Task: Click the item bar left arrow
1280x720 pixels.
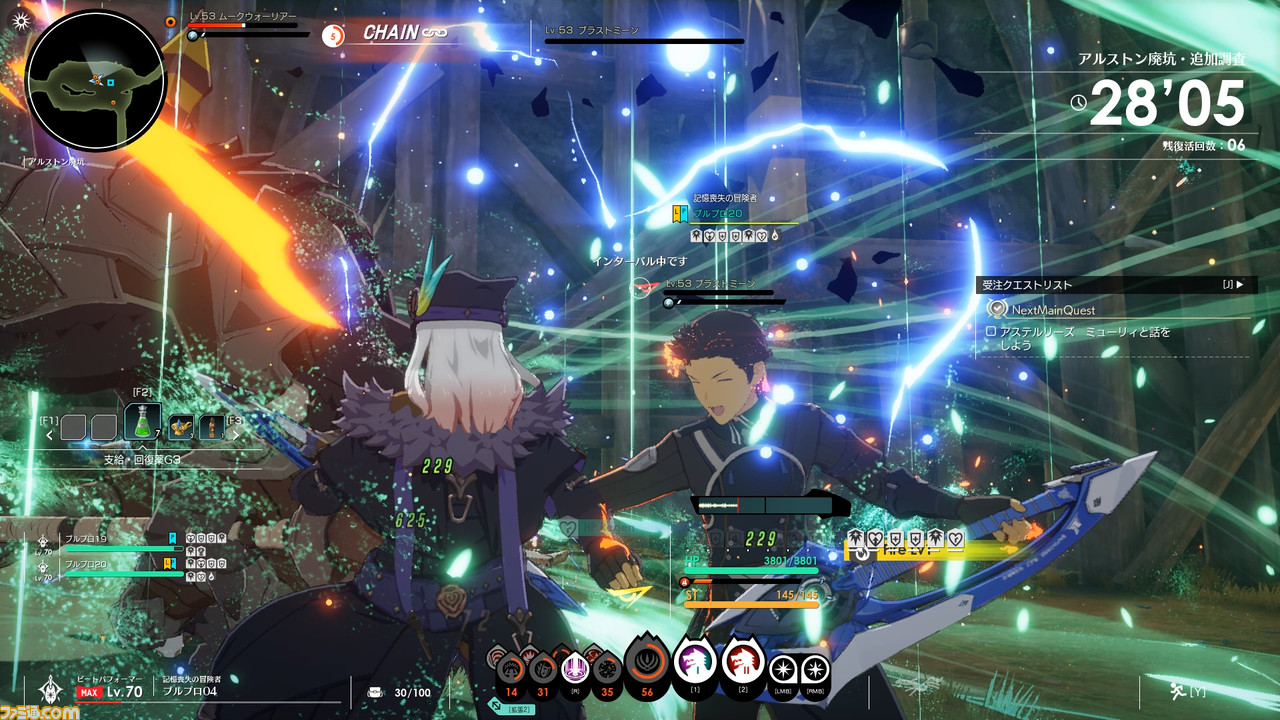Action: pyautogui.click(x=48, y=434)
